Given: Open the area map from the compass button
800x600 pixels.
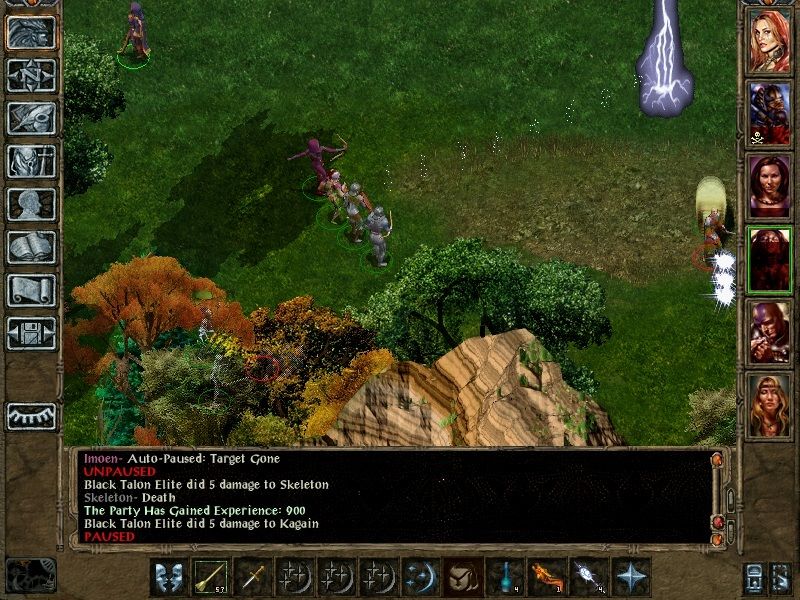Looking at the screenshot, I should tap(31, 75).
